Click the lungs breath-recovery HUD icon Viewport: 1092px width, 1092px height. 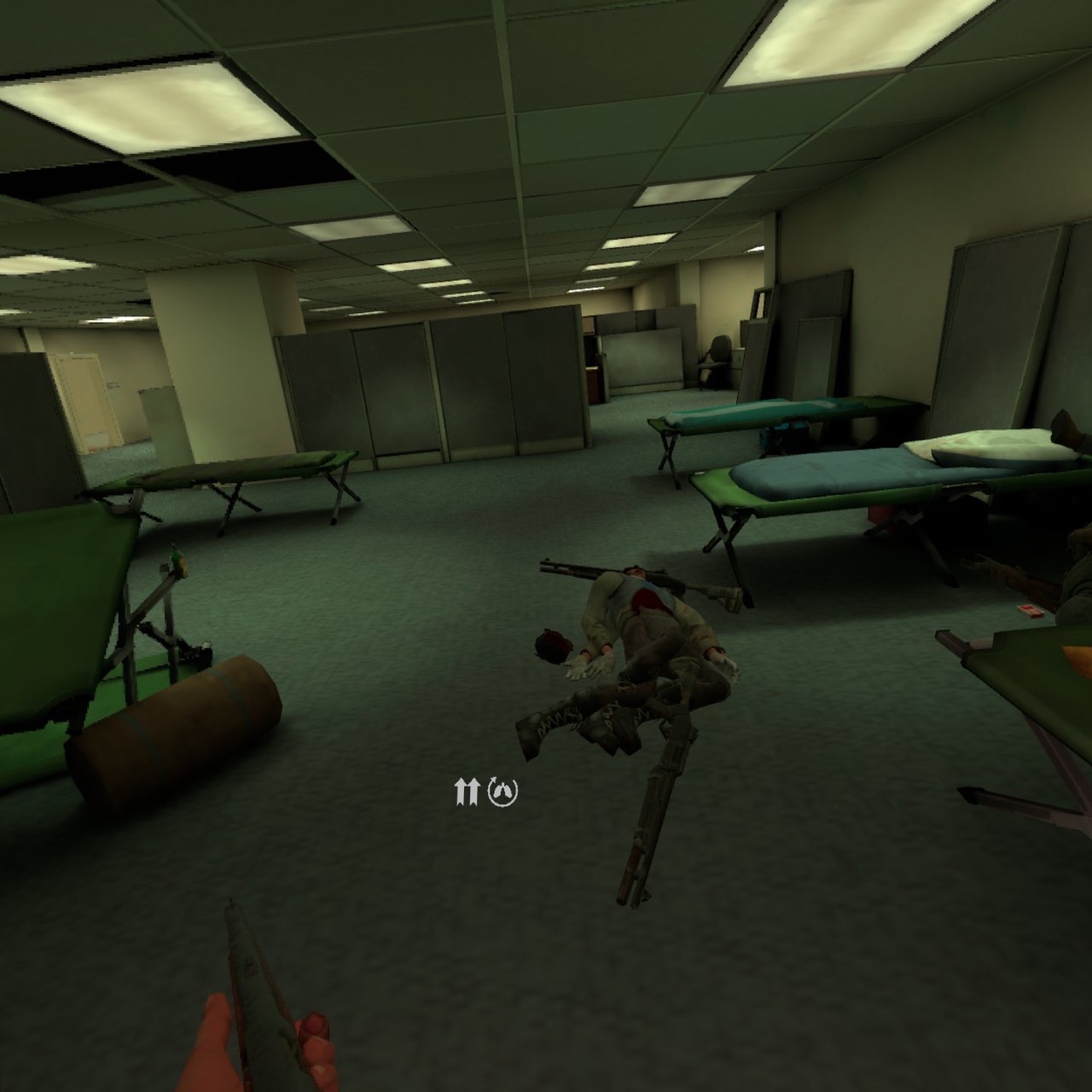coord(502,793)
